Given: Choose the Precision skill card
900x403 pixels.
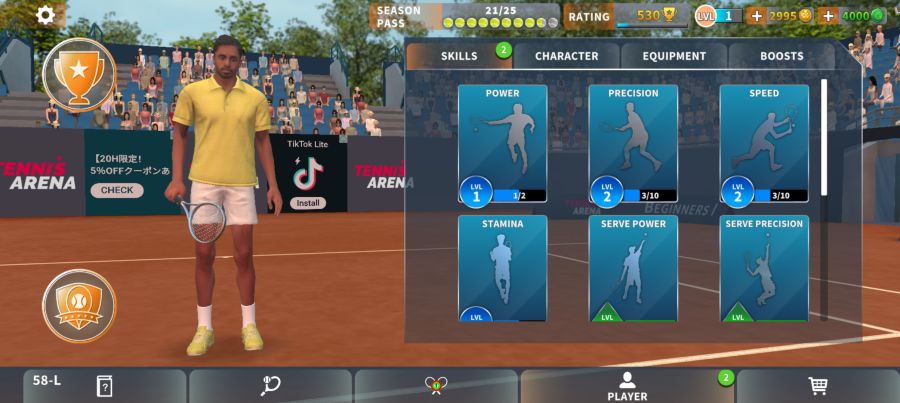Looking at the screenshot, I should coord(633,144).
